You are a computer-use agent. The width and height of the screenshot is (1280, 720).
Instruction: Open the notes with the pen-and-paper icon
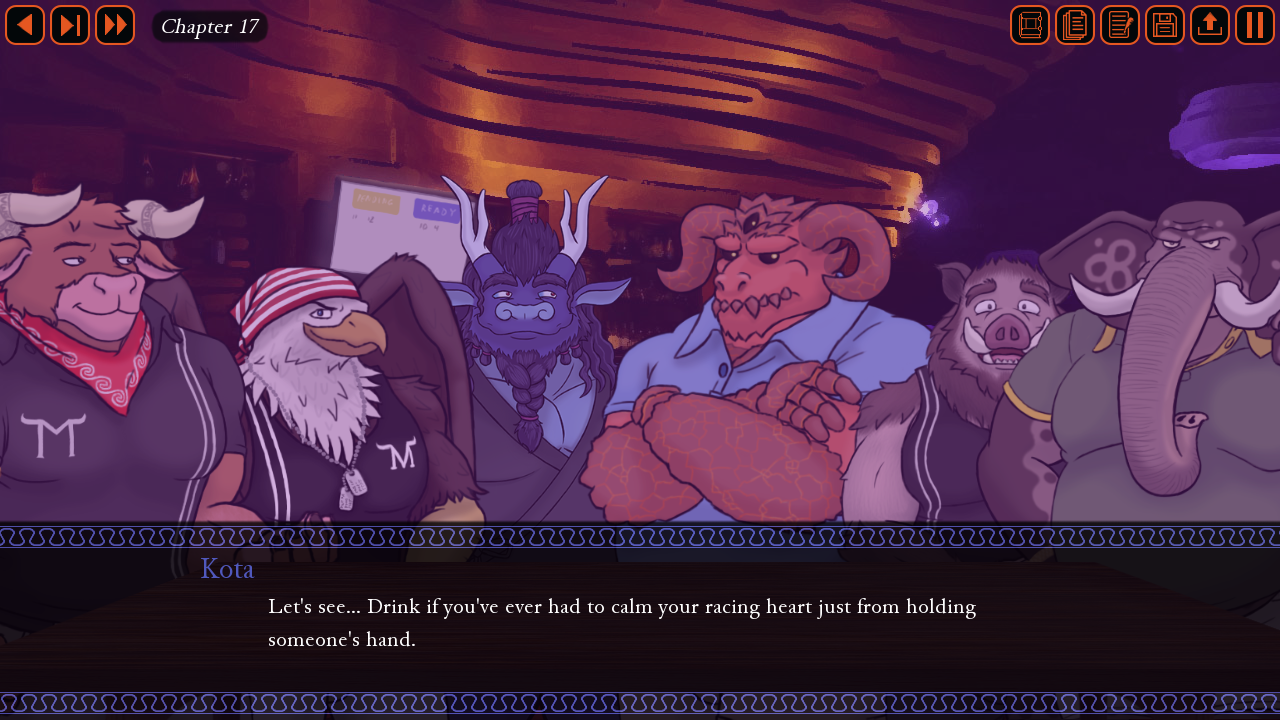pos(1120,25)
